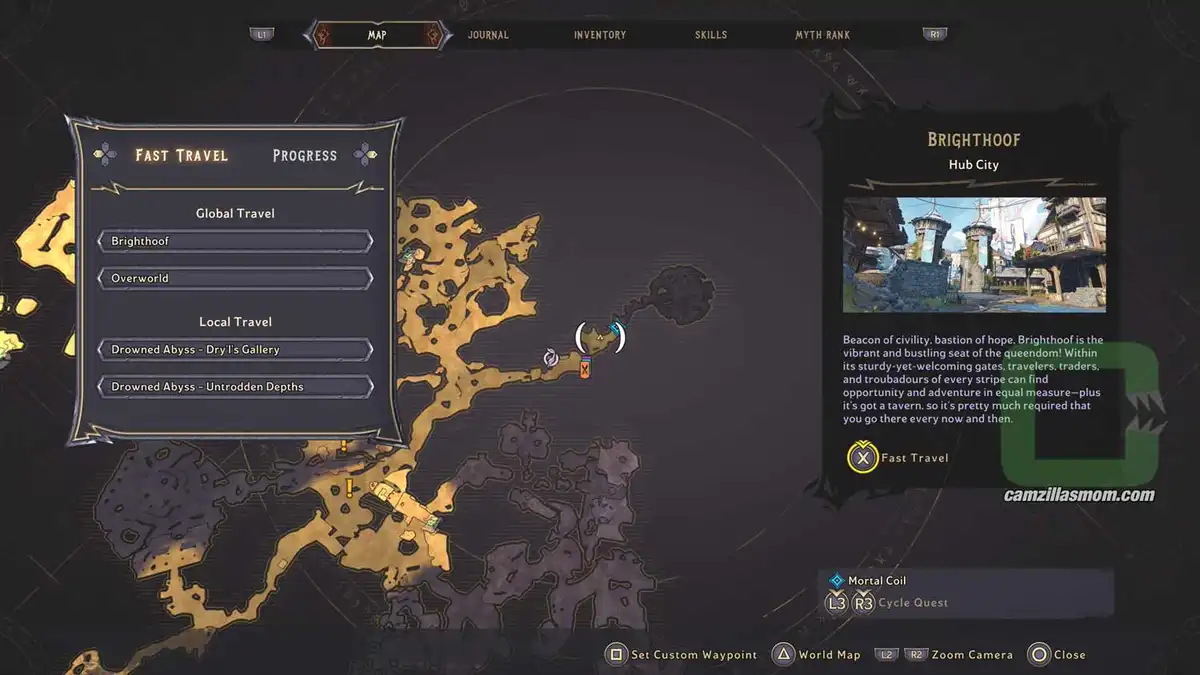Show the Skills tab

pos(711,35)
